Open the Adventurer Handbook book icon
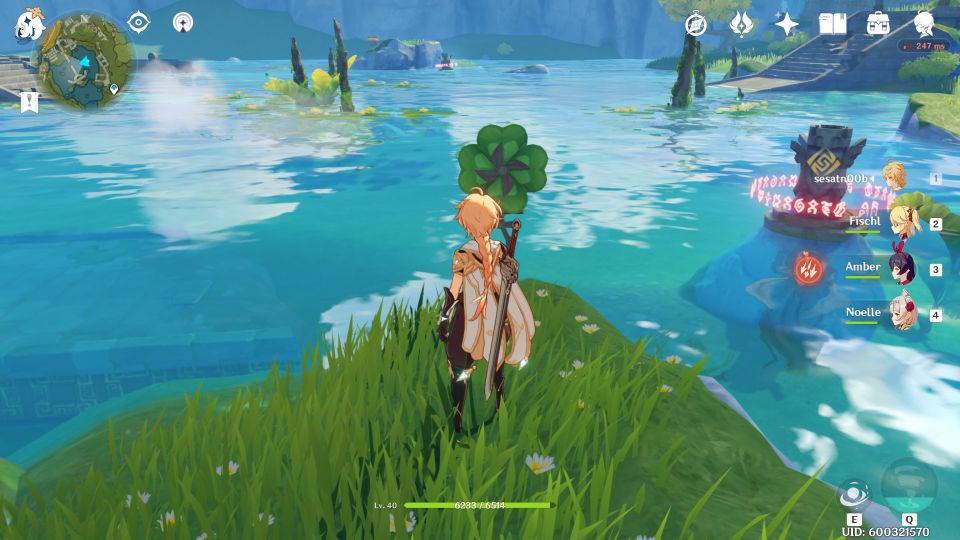Screen dimensions: 960x540 coord(832,24)
